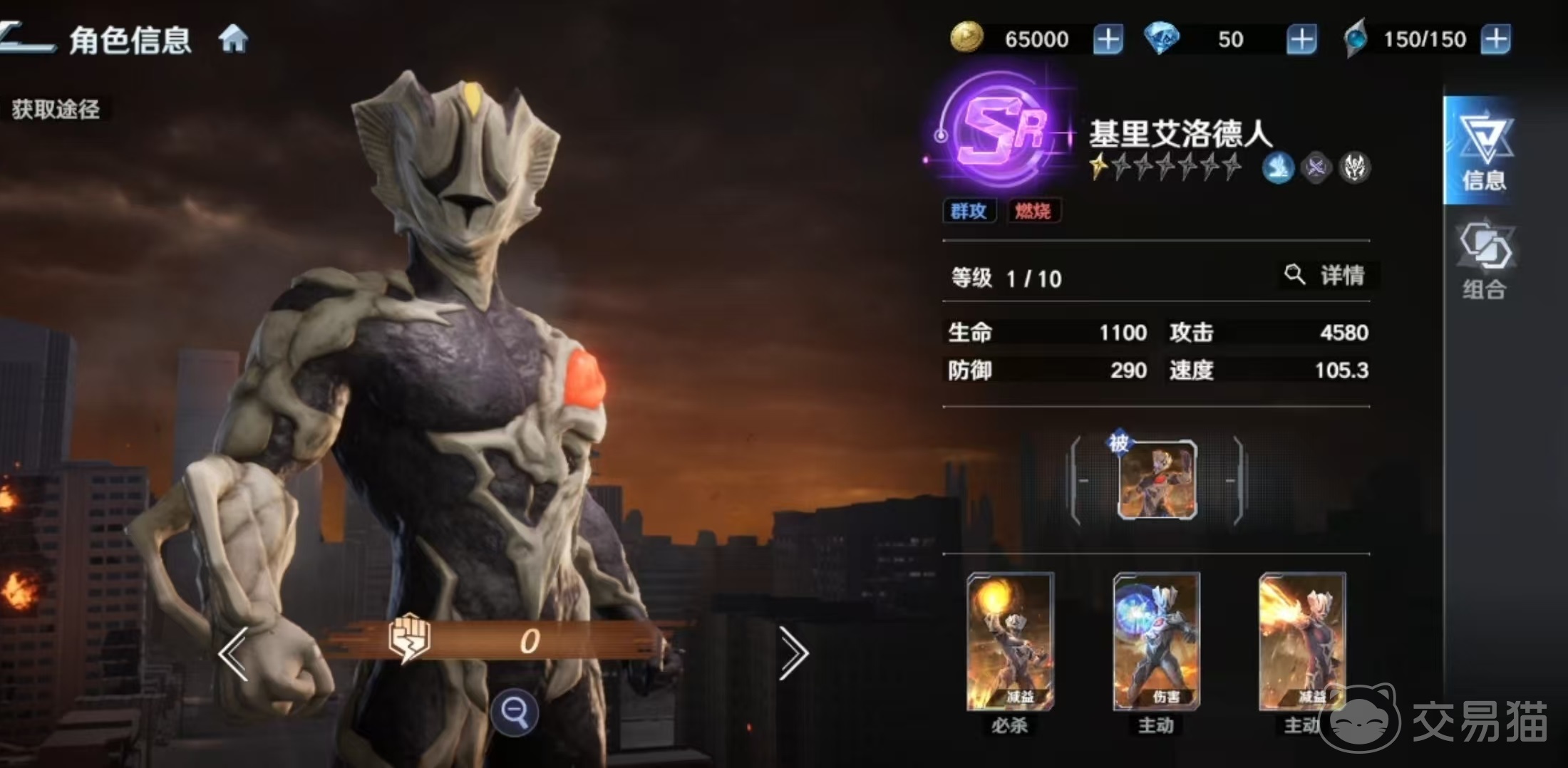Click the 获取途径 button
Image resolution: width=1568 pixels, height=768 pixels.
[57, 108]
